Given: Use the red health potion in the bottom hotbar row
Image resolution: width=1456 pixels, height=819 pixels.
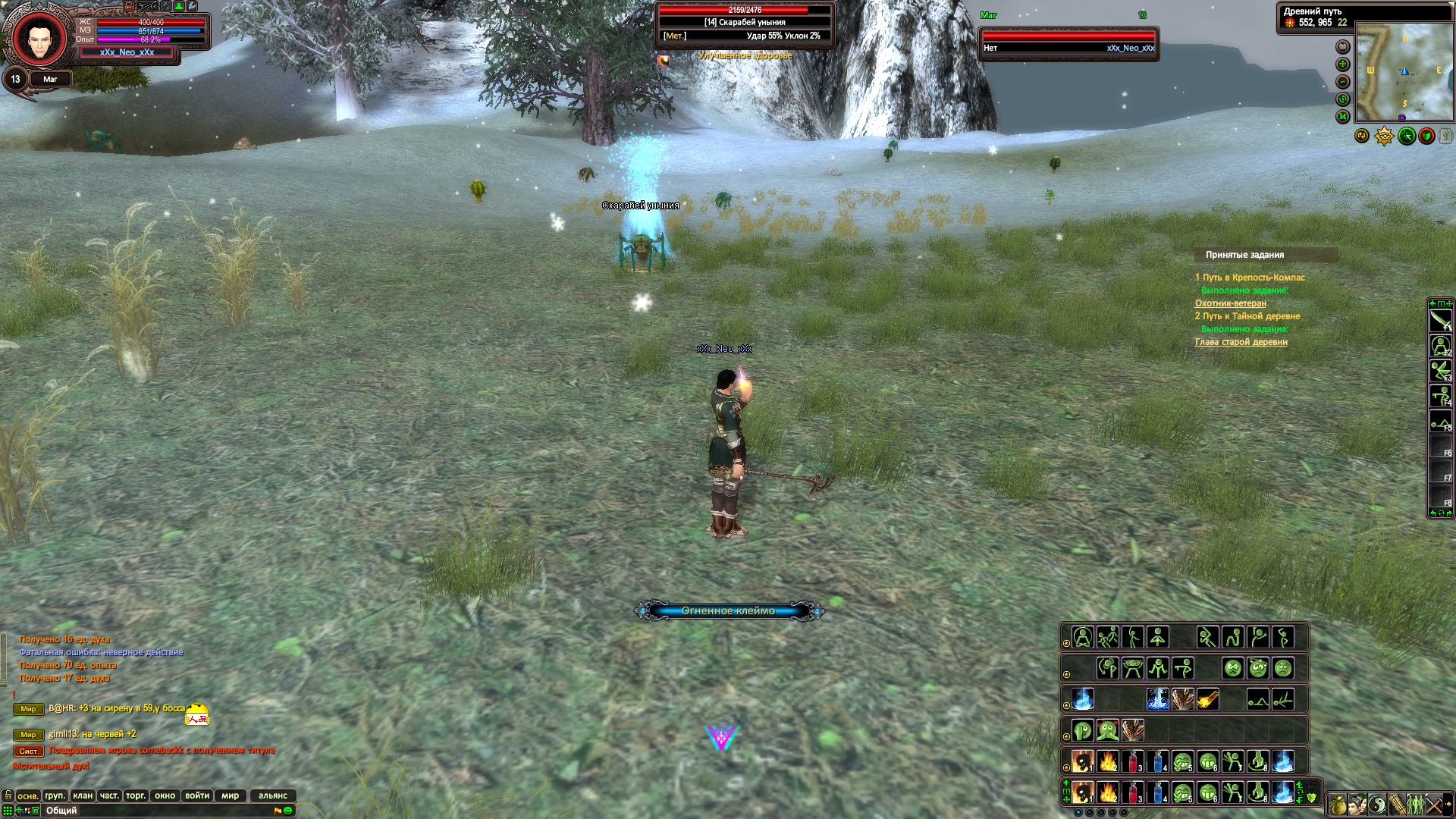Looking at the screenshot, I should click(1133, 793).
